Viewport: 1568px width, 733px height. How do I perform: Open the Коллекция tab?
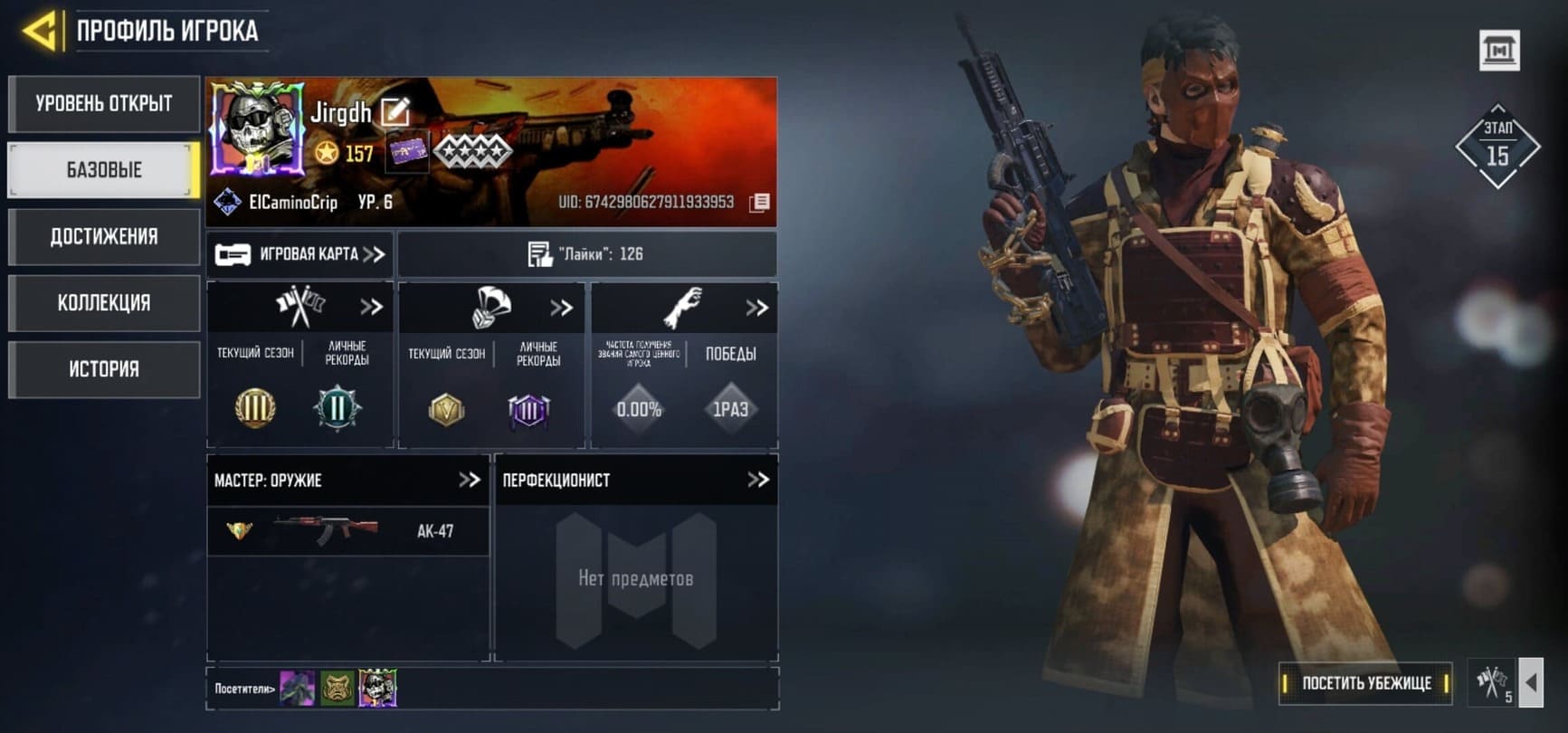[104, 303]
